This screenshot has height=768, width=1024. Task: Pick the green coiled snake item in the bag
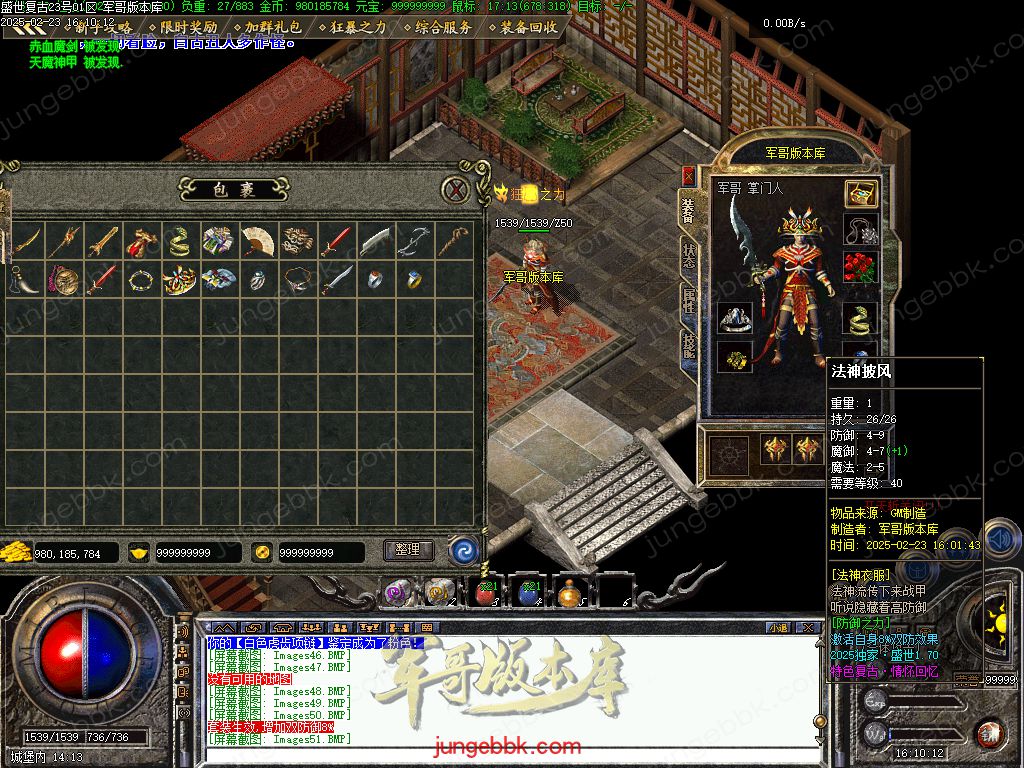[177, 241]
